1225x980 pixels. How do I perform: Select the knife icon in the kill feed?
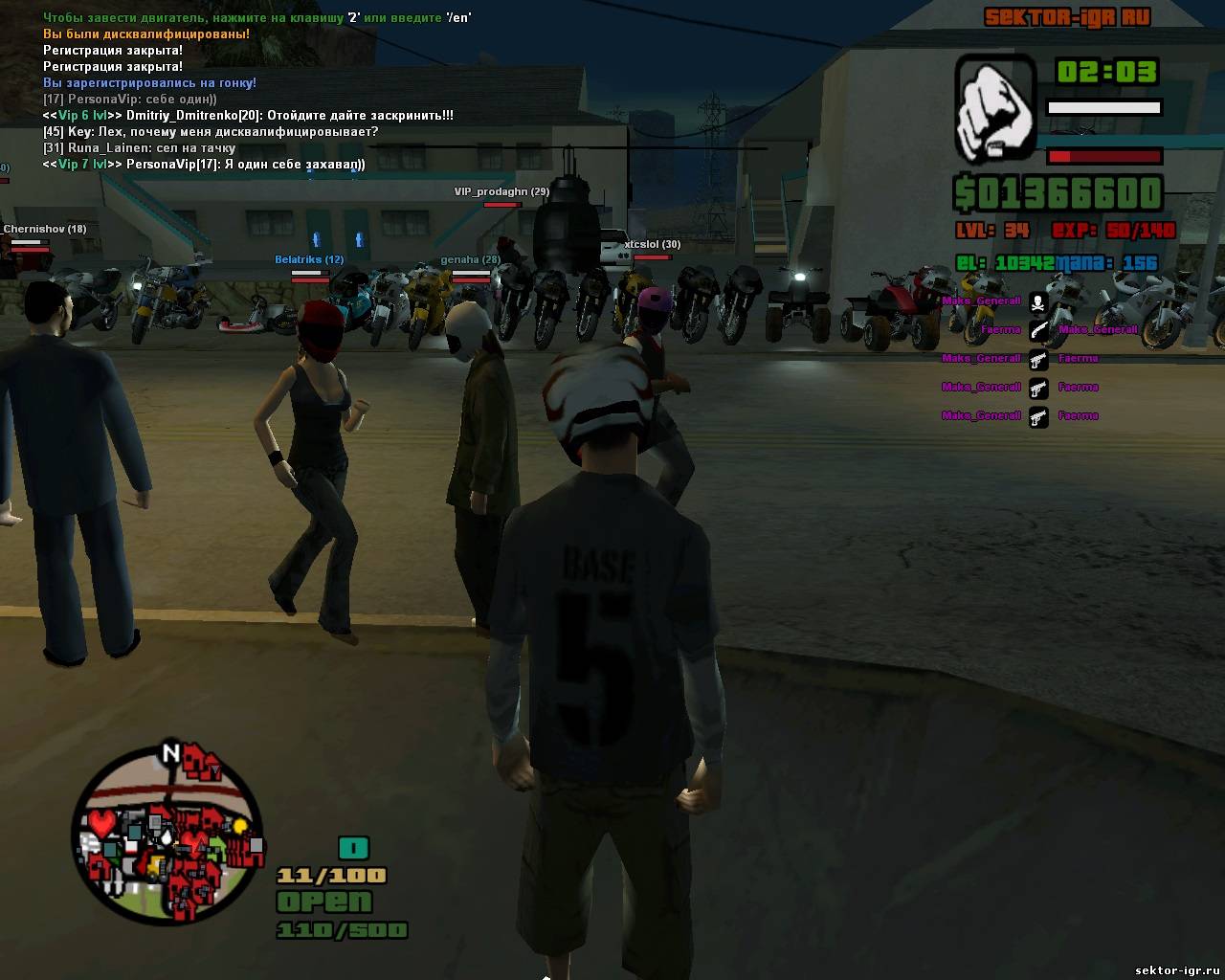[x=1038, y=331]
